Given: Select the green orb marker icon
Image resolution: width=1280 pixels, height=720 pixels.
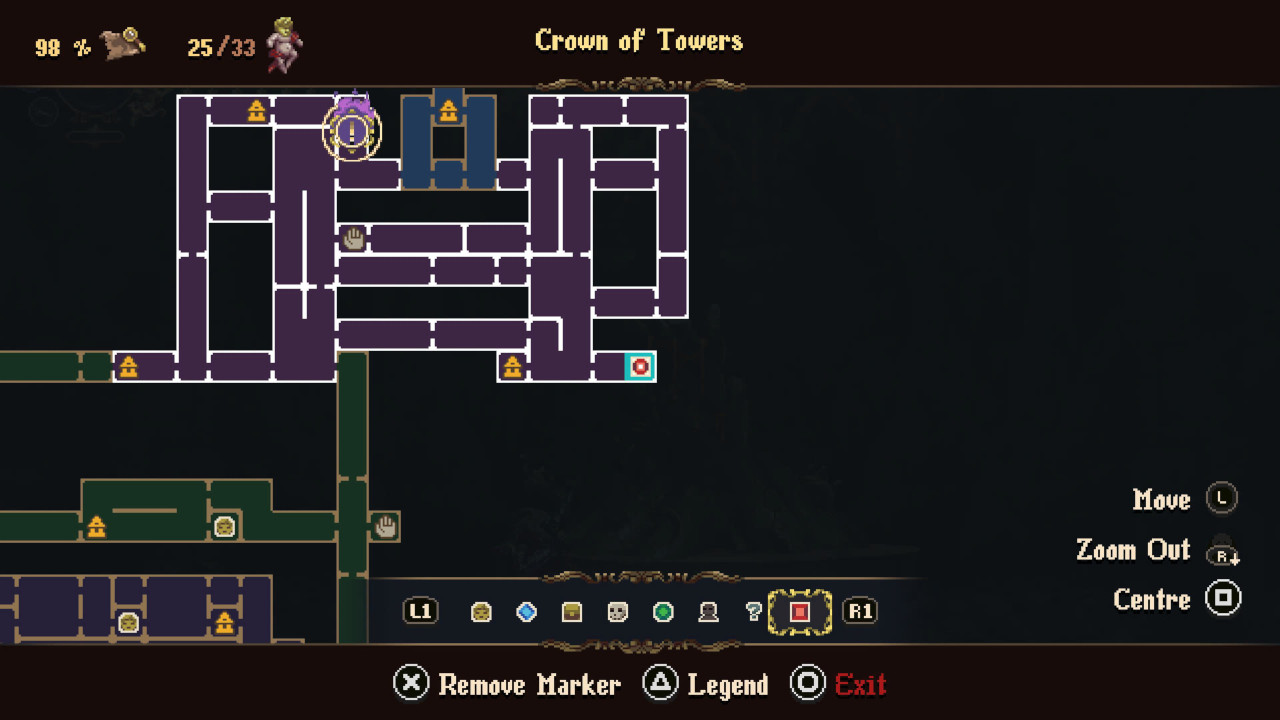Looking at the screenshot, I should tap(662, 612).
